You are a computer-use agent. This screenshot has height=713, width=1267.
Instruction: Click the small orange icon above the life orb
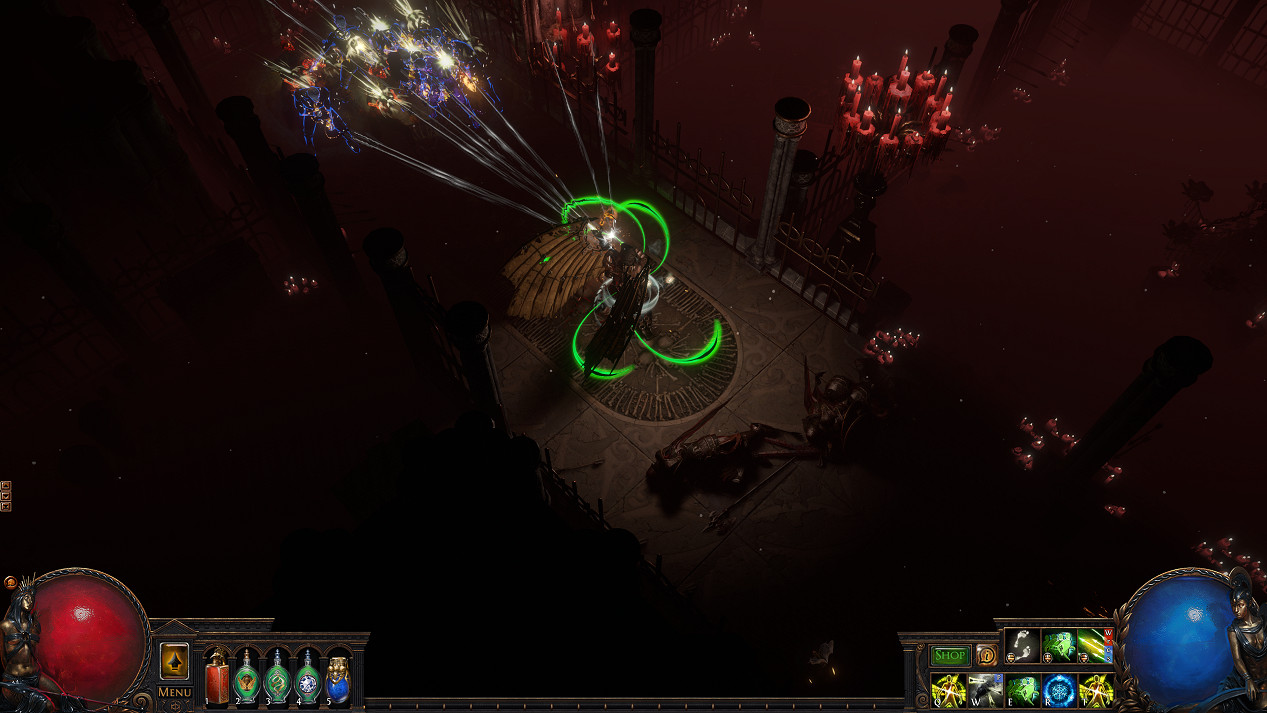(10, 581)
